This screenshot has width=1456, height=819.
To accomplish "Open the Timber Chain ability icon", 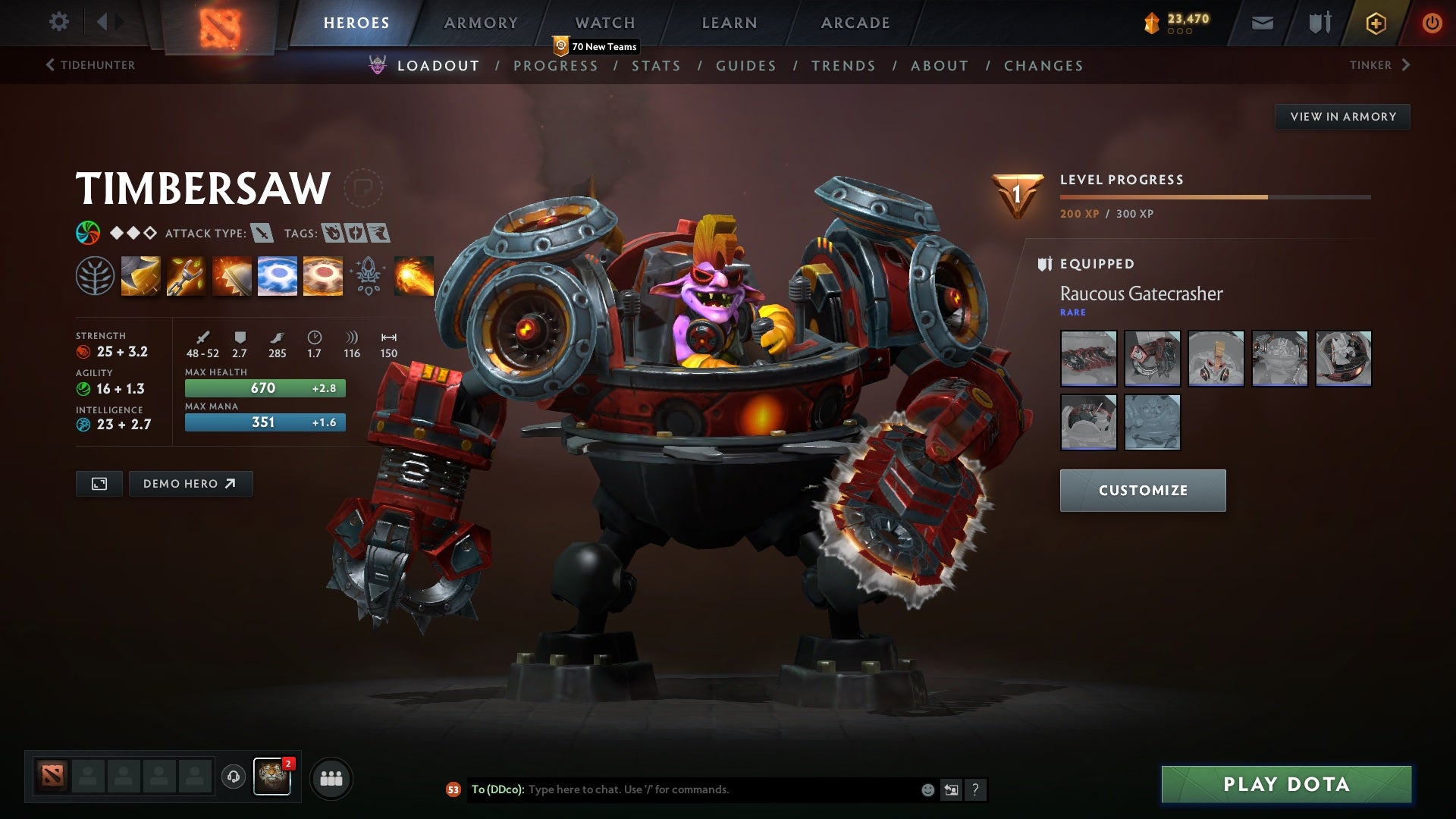I will (186, 275).
